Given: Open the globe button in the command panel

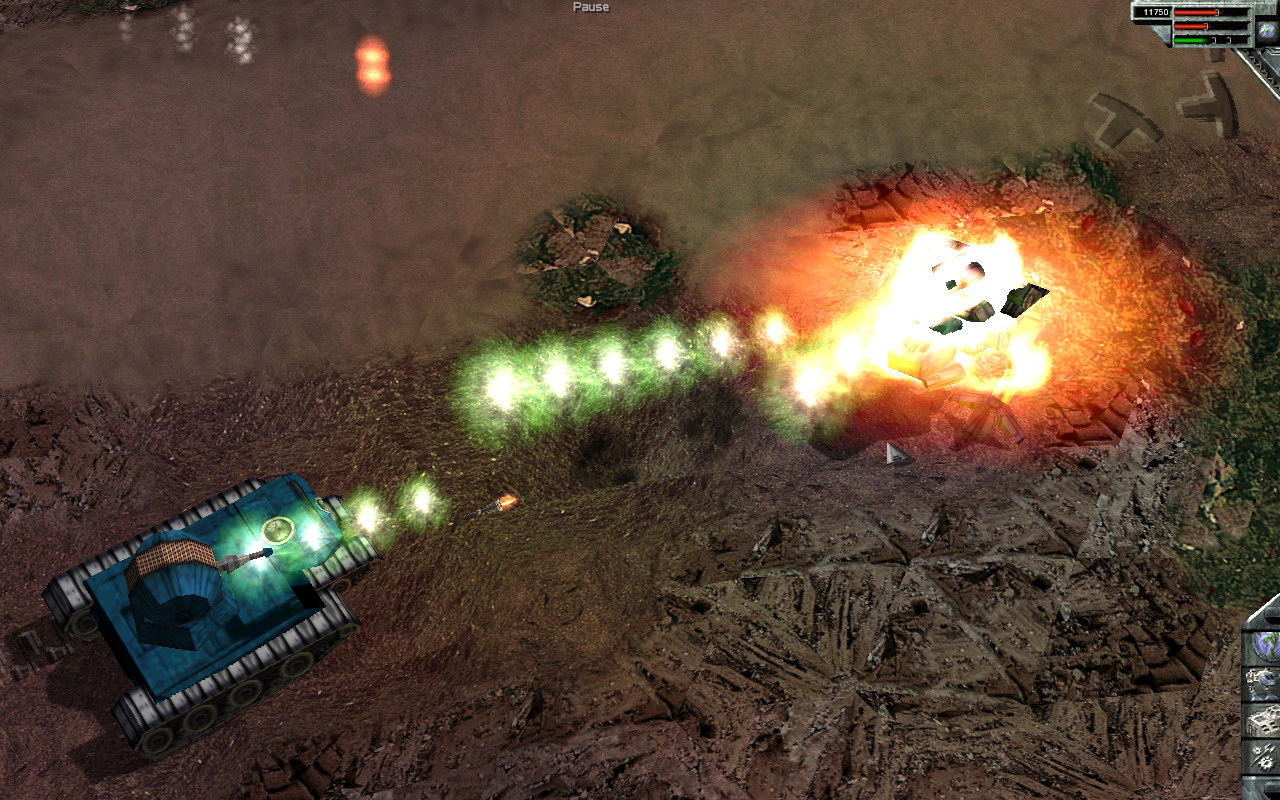Looking at the screenshot, I should [x=1263, y=645].
